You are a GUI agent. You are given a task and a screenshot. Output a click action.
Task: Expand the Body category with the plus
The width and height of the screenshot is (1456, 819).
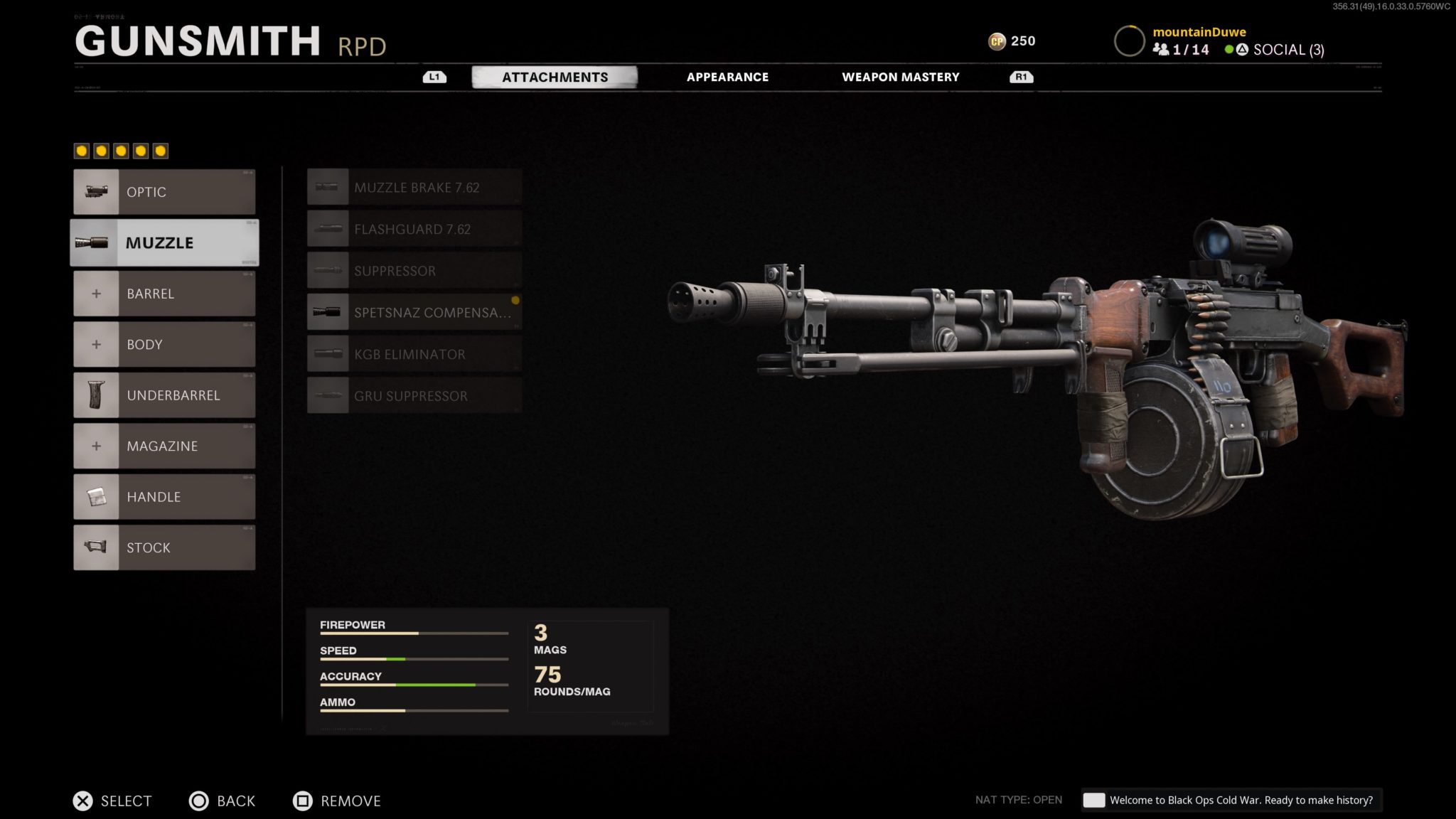pos(97,344)
